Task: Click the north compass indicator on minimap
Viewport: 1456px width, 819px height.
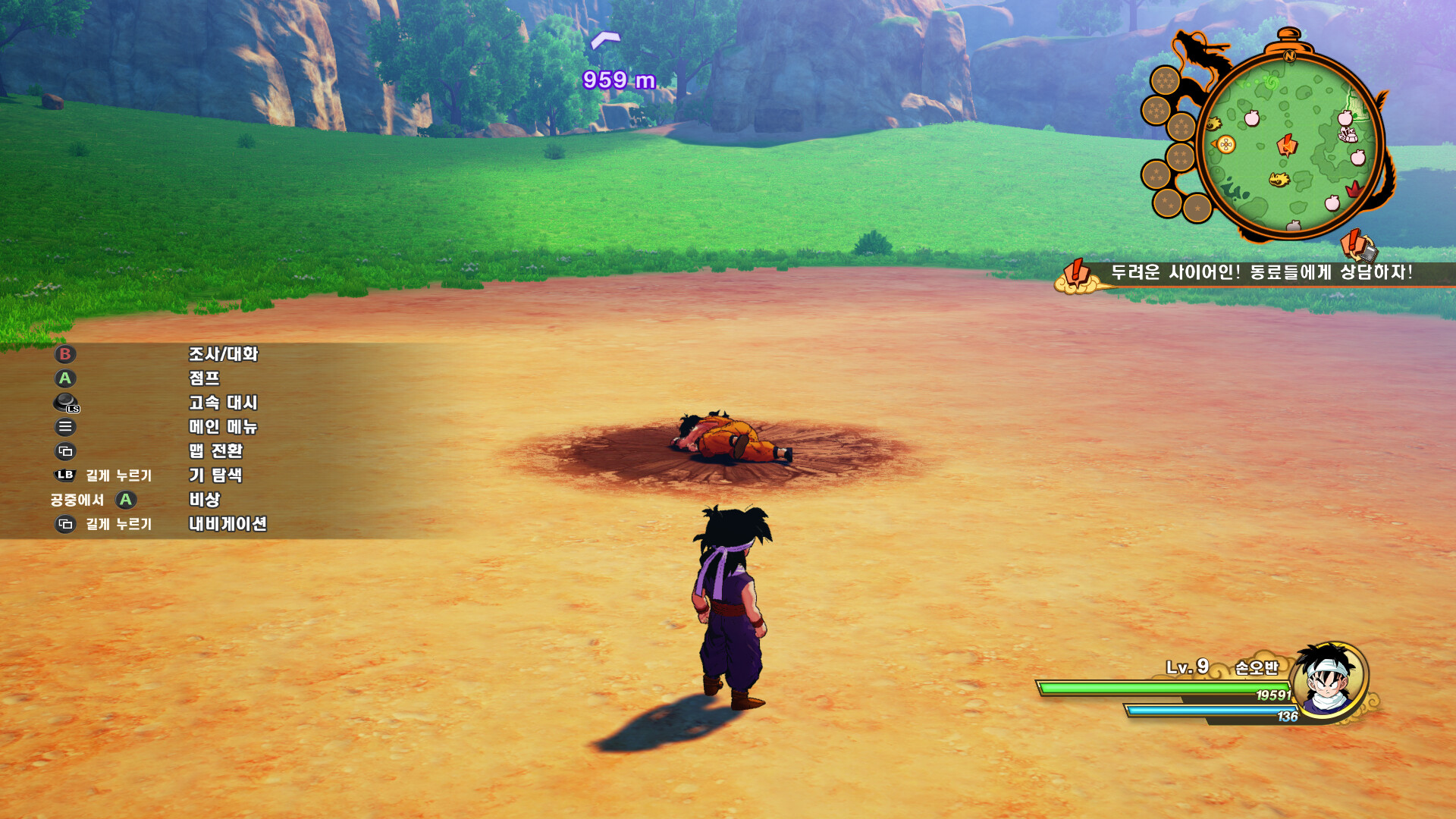Action: point(1289,55)
